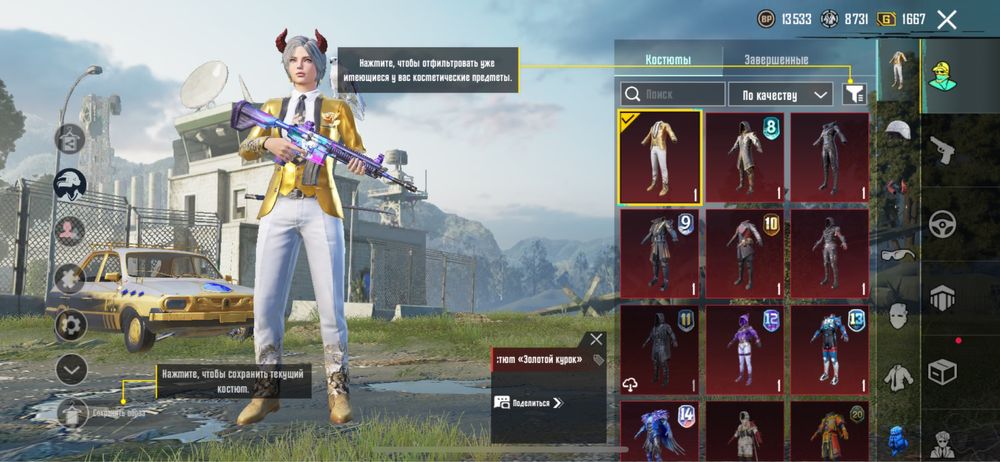Open the Завершенные tab

click(x=776, y=59)
